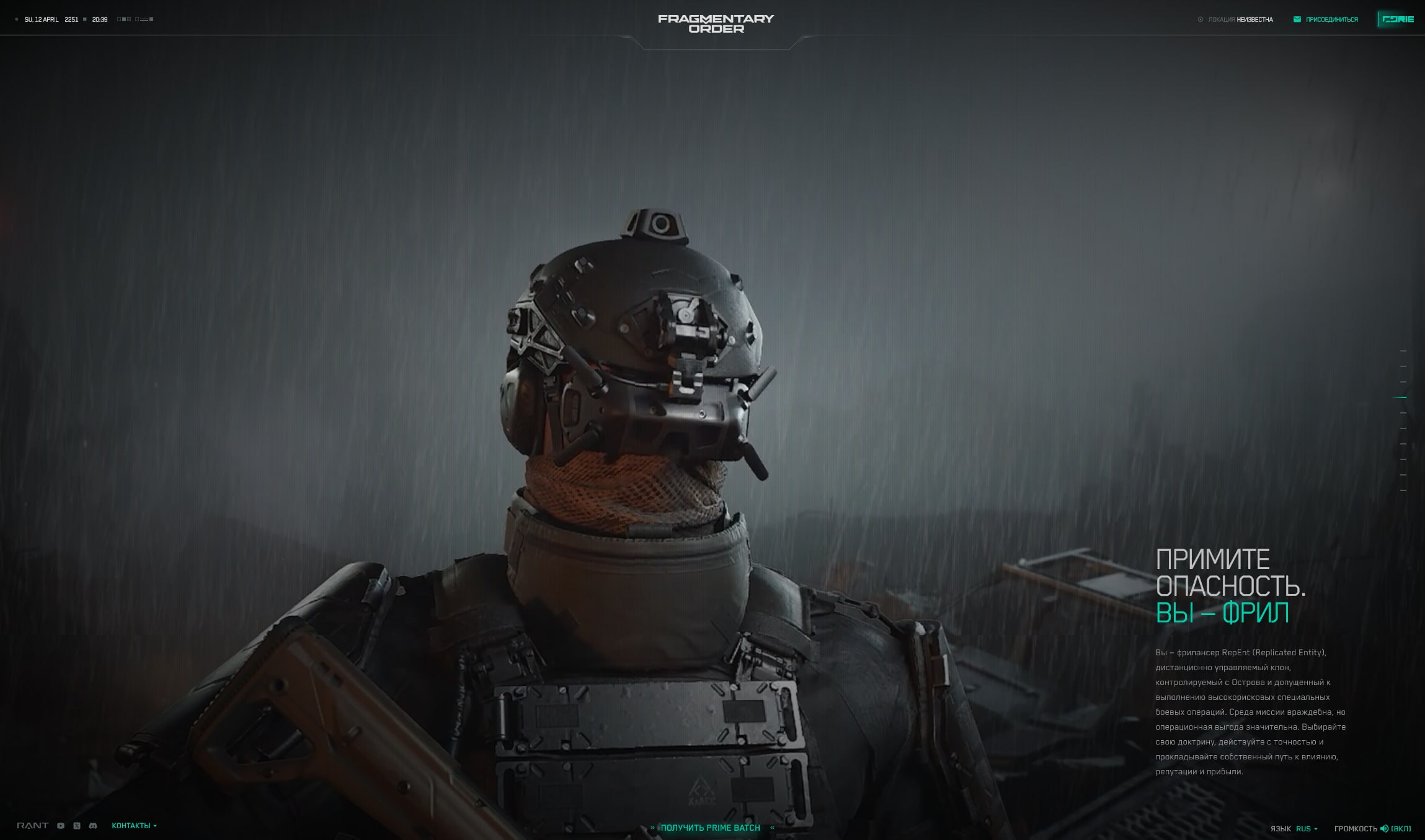1425x840 pixels.
Task: Open the YouTube channel icon
Action: pyautogui.click(x=61, y=826)
